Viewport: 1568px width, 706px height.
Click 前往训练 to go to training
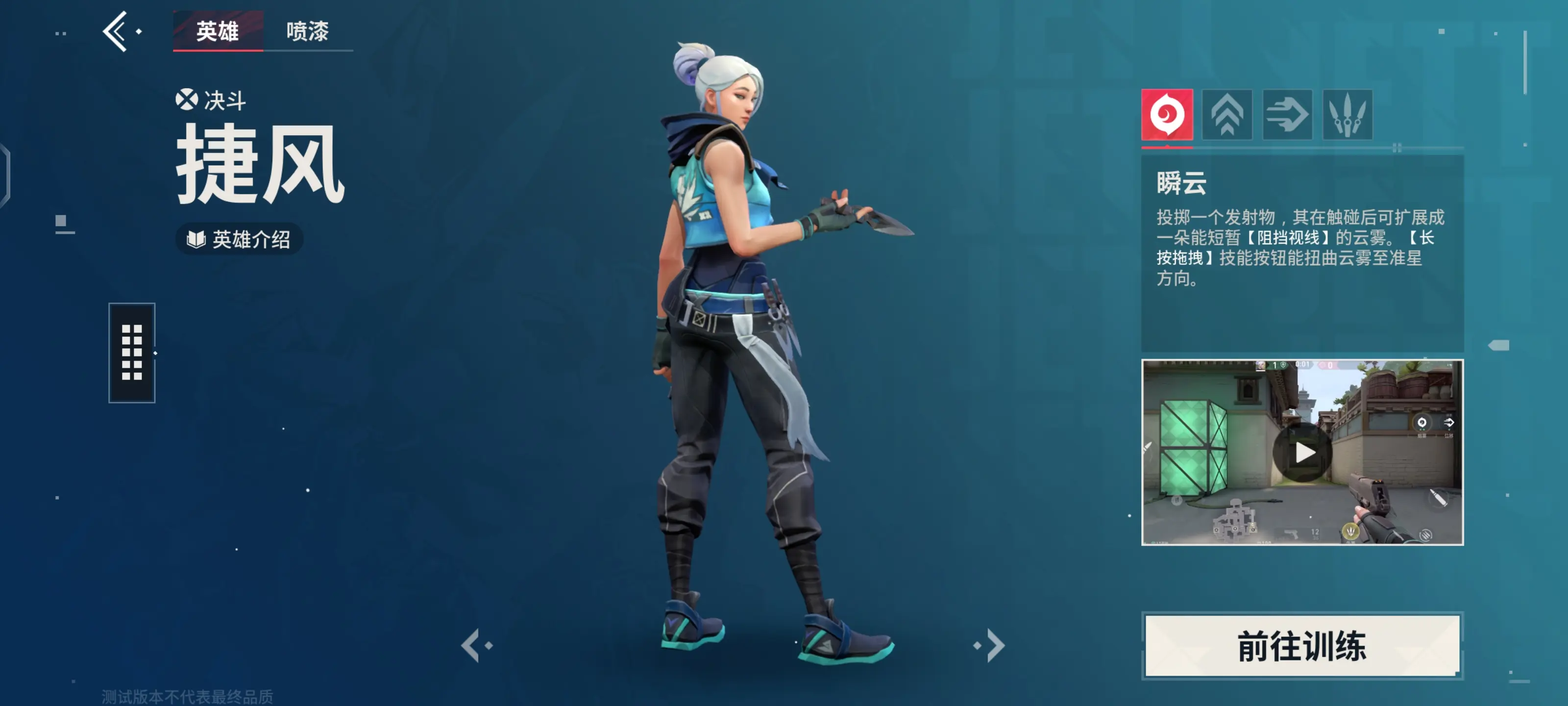click(1302, 646)
